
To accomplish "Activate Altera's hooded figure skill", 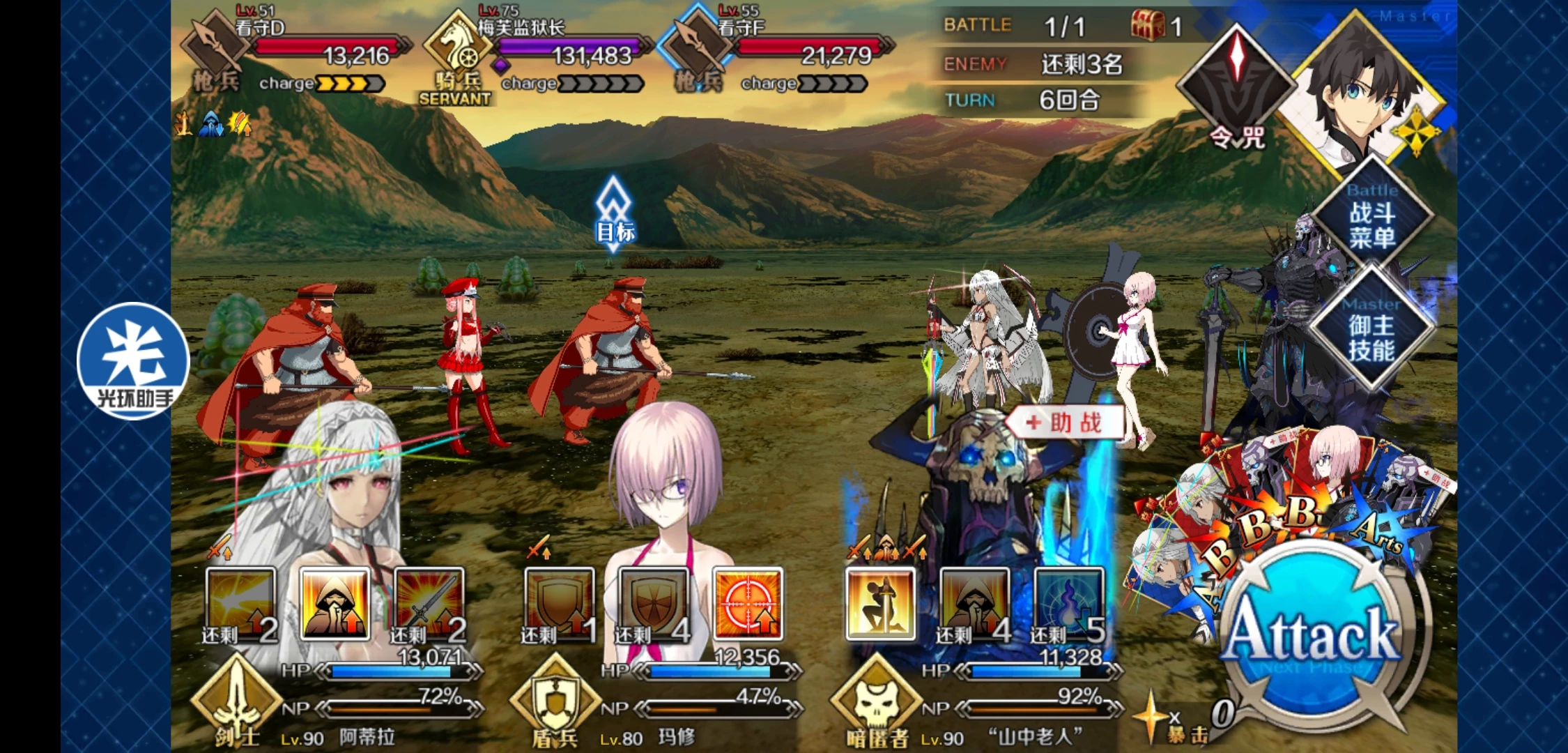I will (x=335, y=604).
